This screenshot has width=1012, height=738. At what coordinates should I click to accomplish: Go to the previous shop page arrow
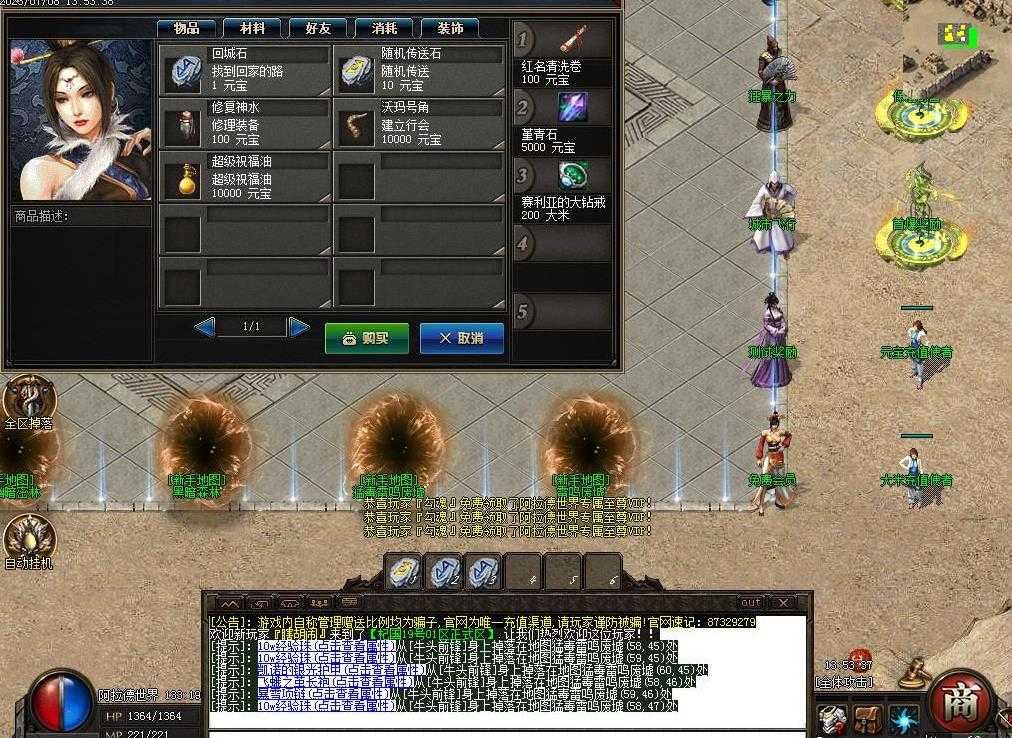[x=204, y=327]
